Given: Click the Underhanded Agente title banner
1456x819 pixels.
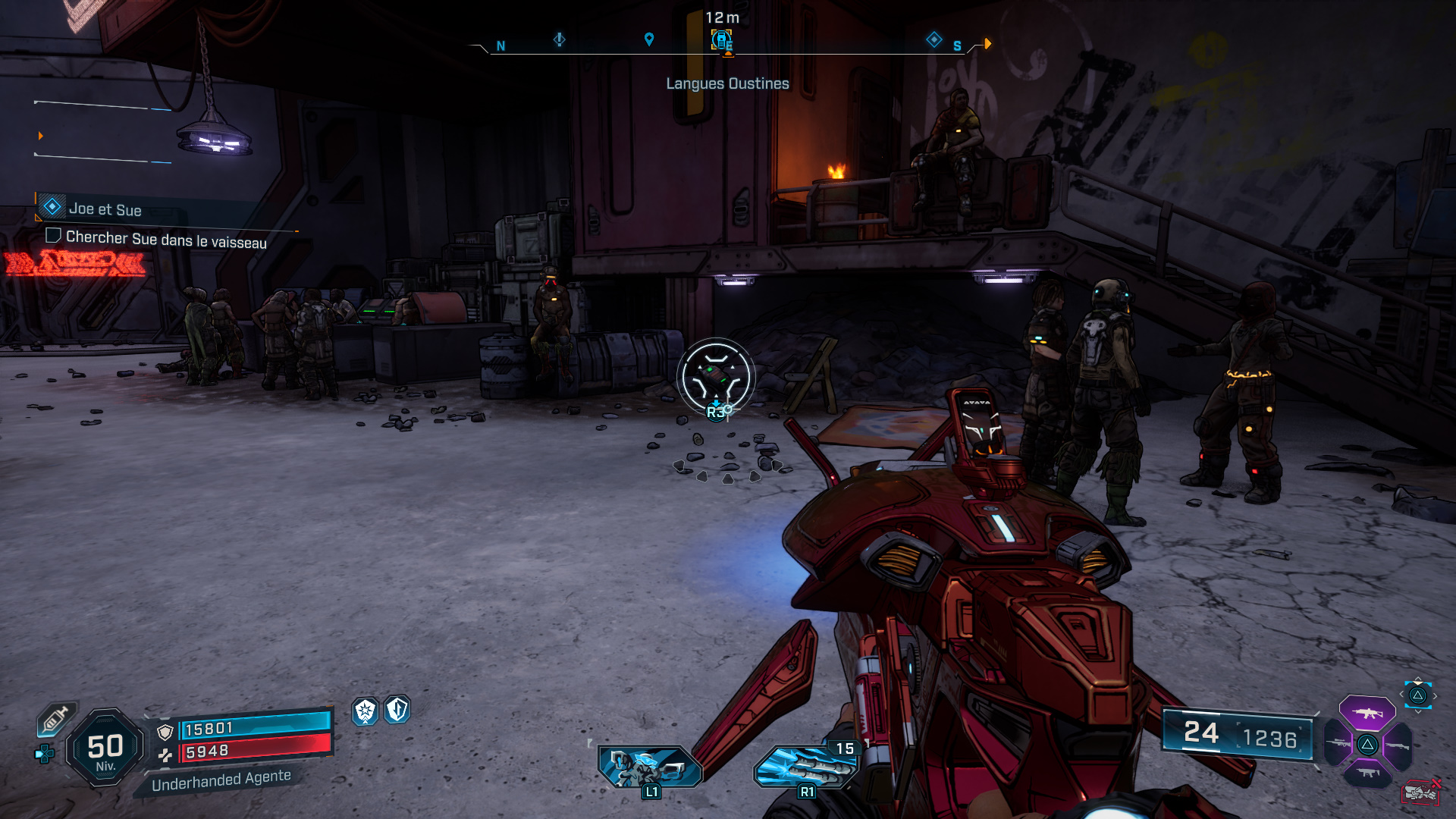Looking at the screenshot, I should tap(221, 780).
